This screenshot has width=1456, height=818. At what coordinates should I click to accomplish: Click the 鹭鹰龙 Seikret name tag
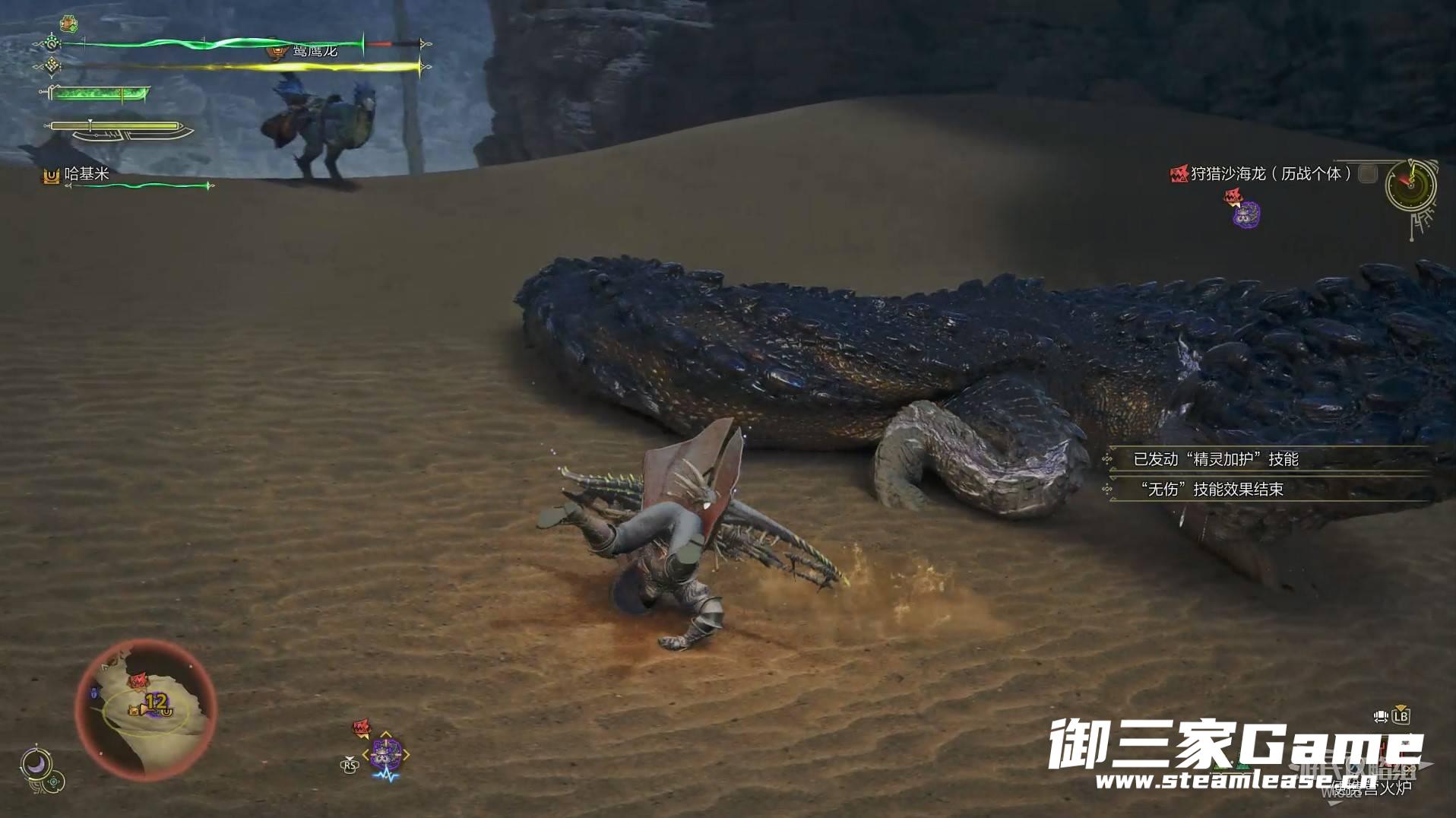click(x=314, y=52)
